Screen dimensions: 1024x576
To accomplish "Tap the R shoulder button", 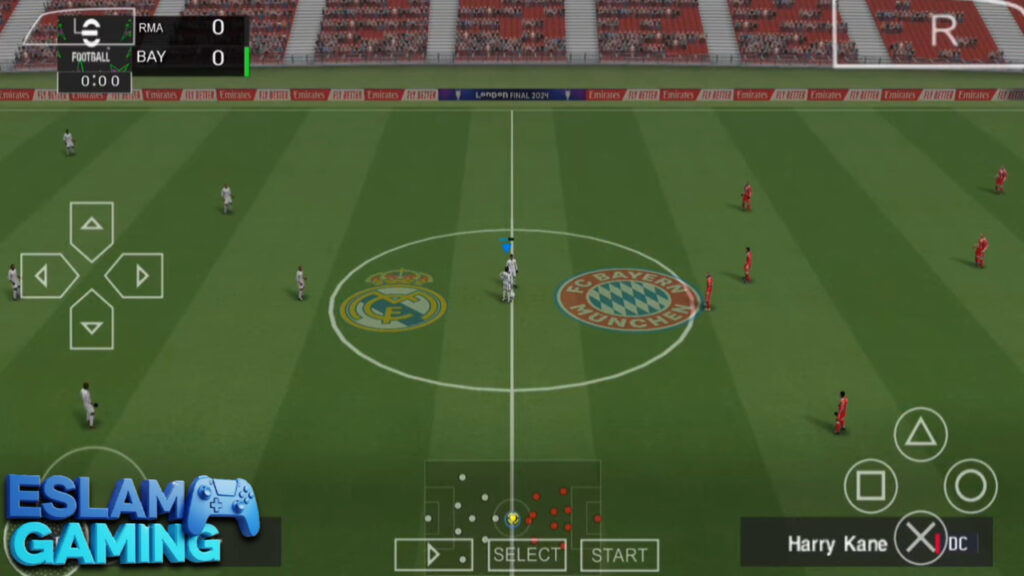I will [x=943, y=31].
